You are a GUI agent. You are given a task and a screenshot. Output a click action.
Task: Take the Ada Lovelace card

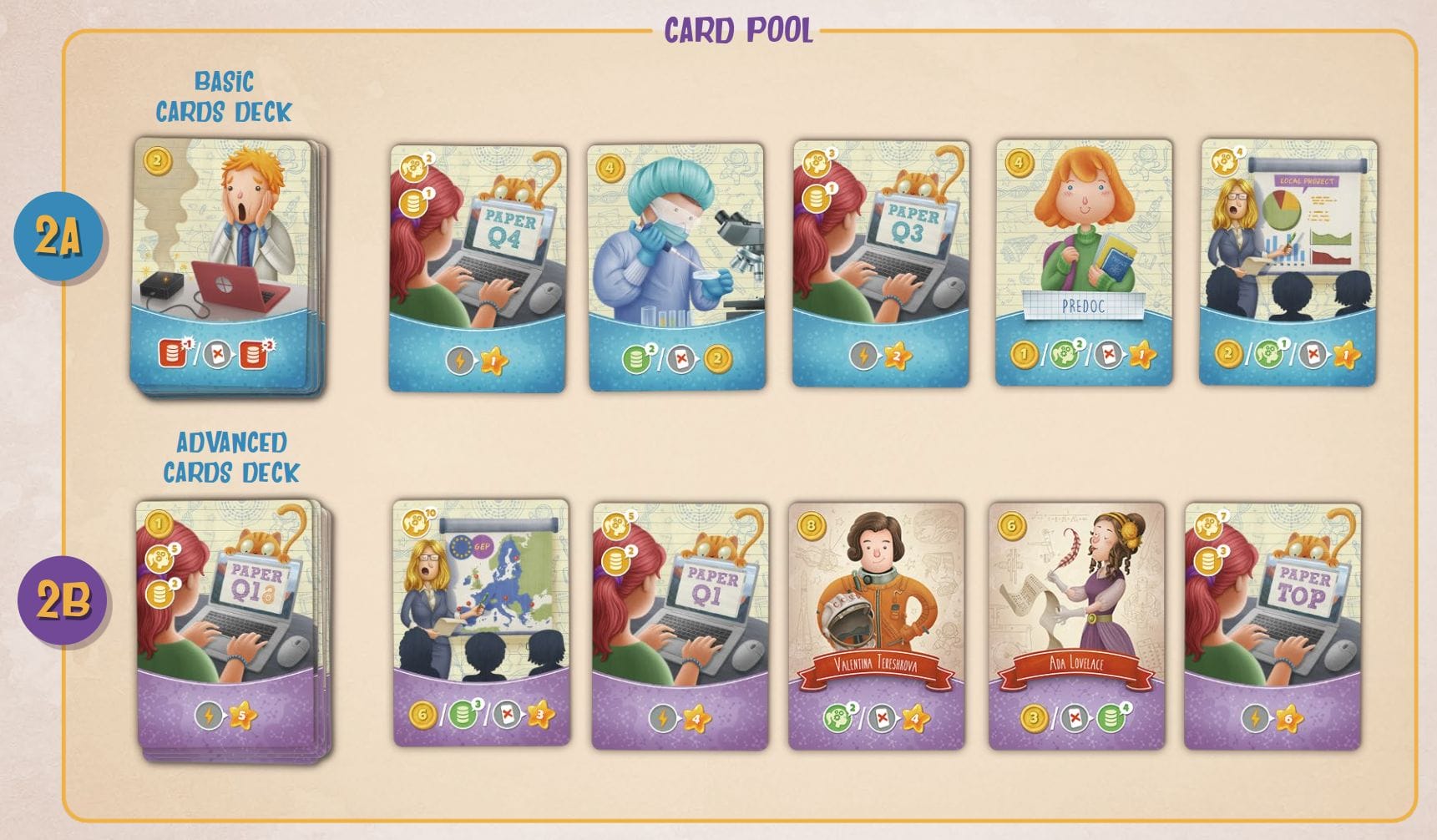click(1076, 626)
